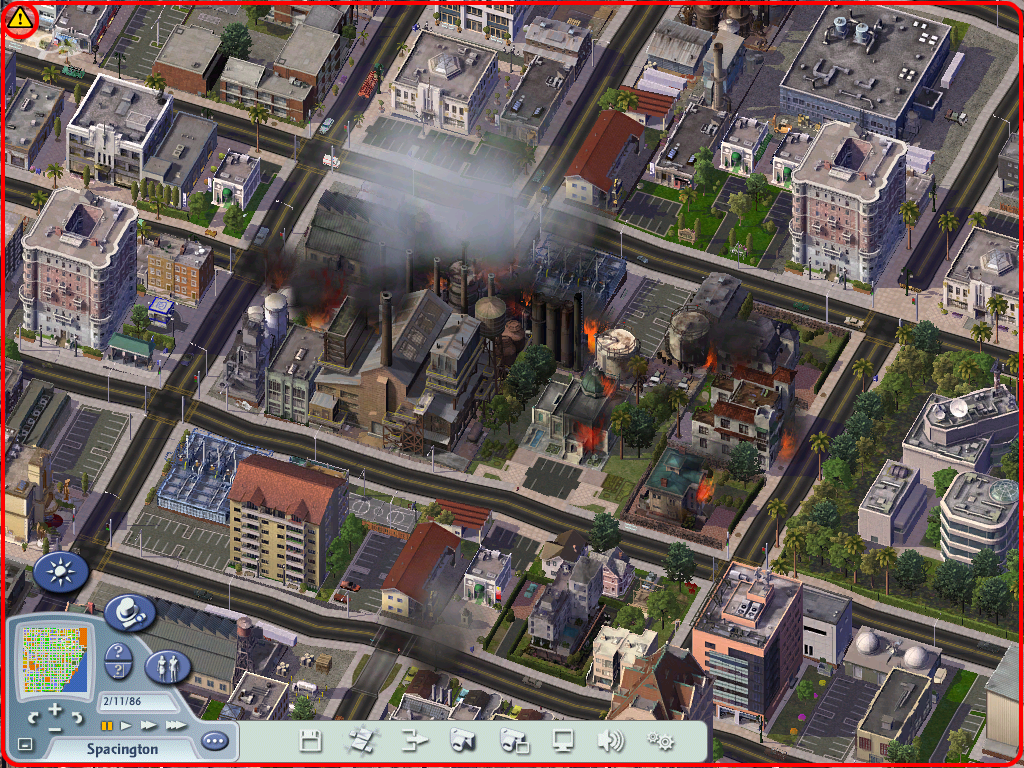Click the yellow warning alert icon
The width and height of the screenshot is (1024, 768).
20,21
